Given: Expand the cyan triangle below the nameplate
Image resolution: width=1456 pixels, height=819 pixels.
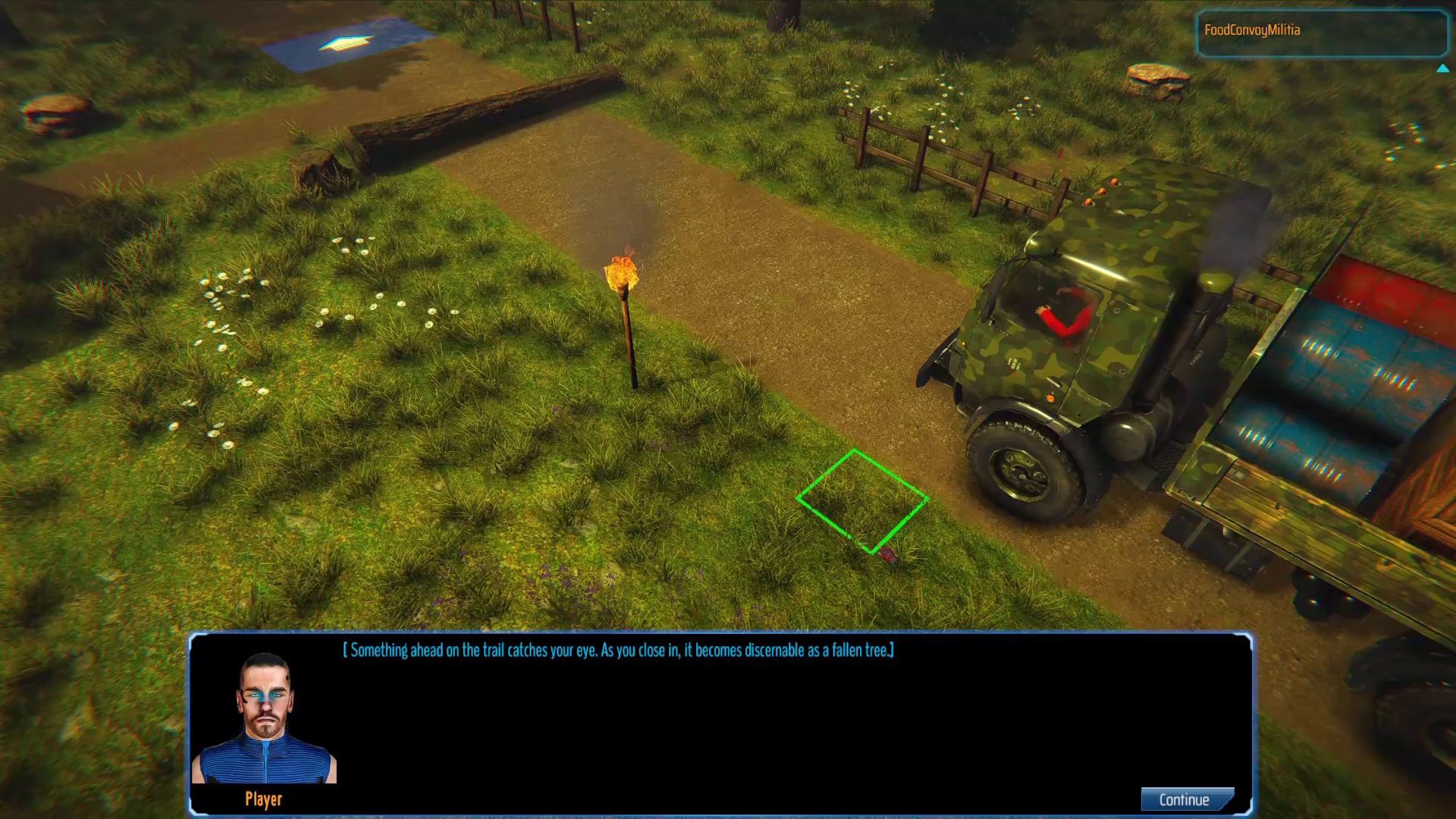Looking at the screenshot, I should (x=1443, y=68).
